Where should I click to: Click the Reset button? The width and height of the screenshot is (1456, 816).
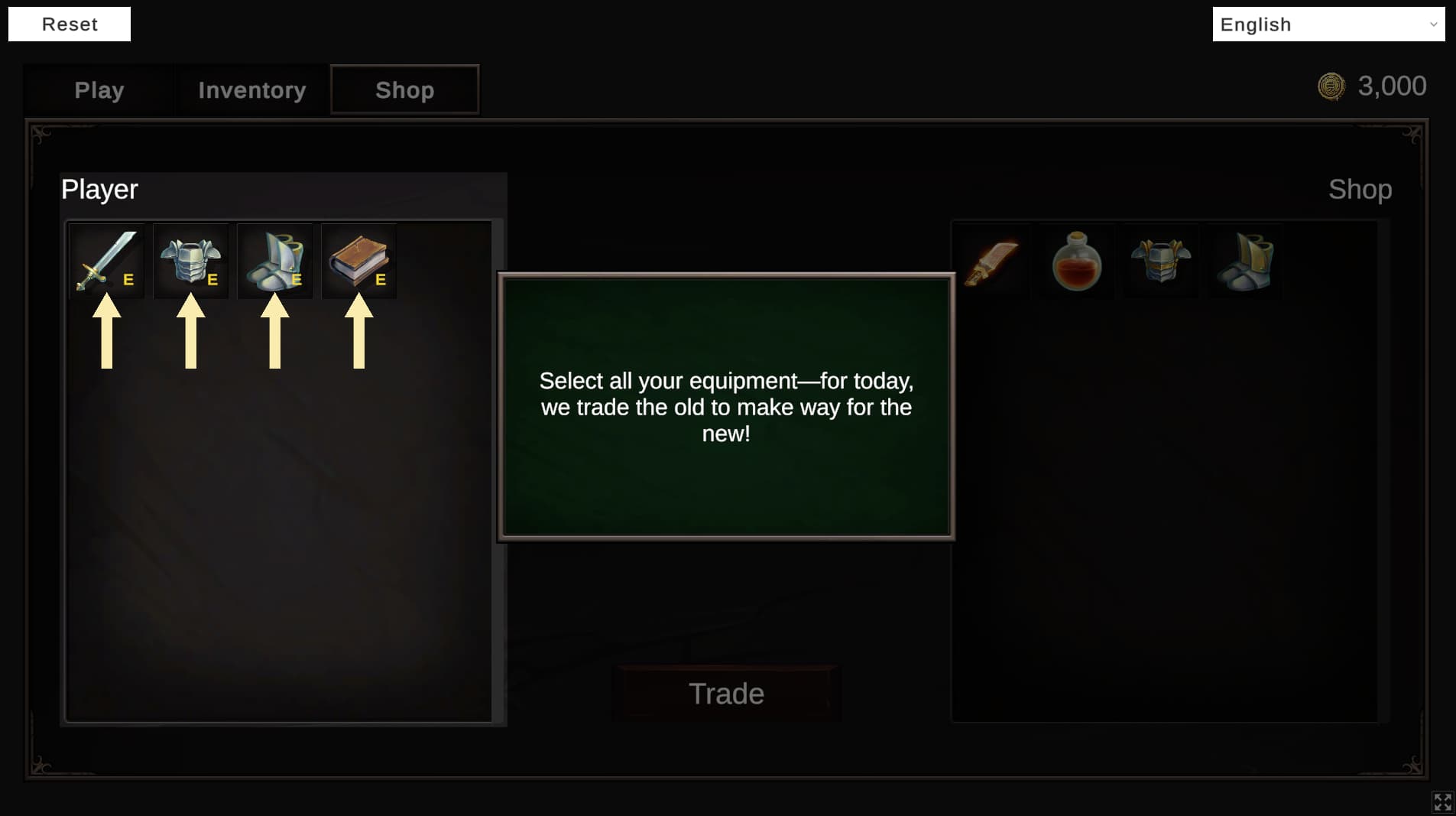point(69,24)
